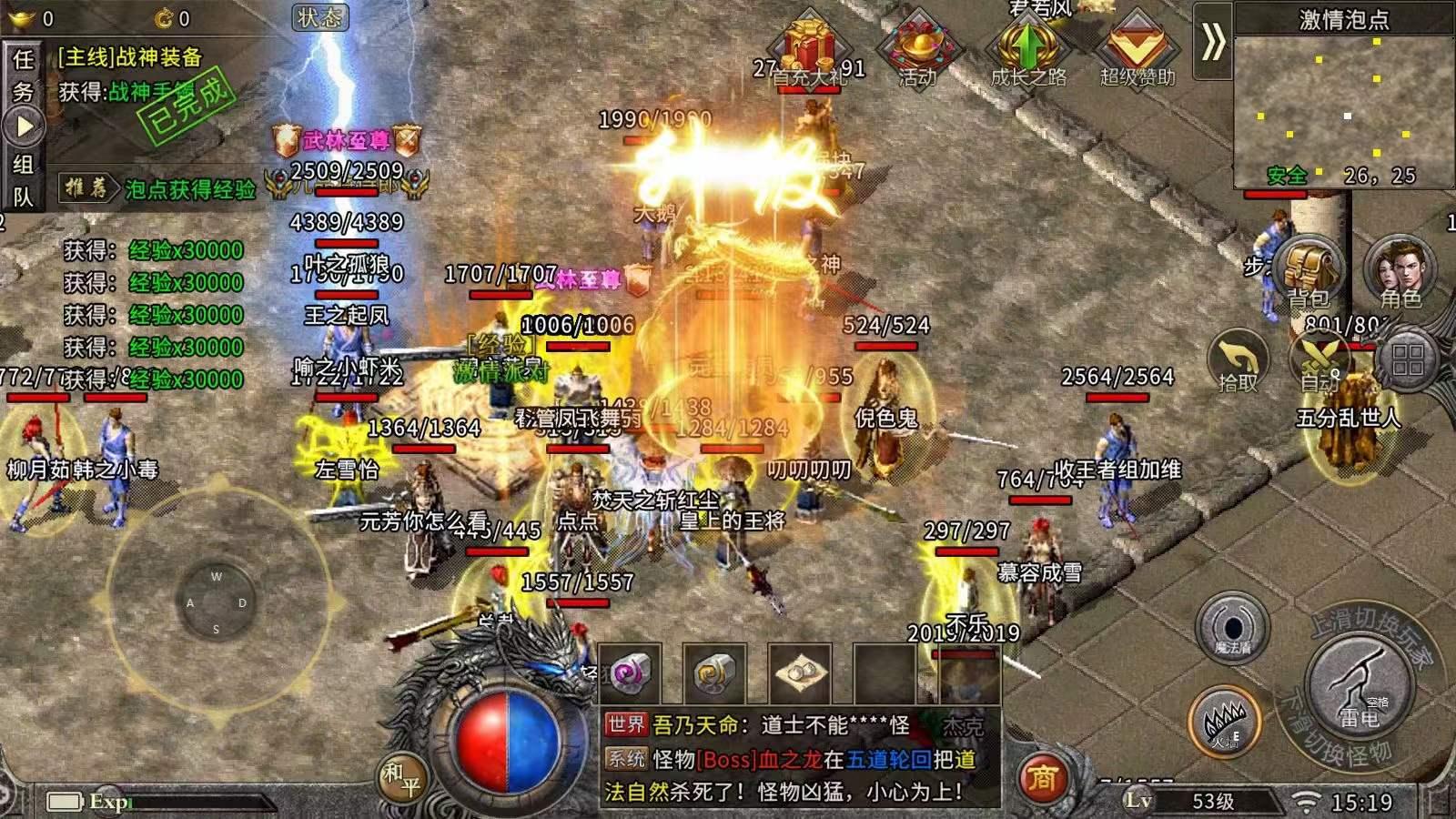Select the parchment item in hotbar
Image resolution: width=1456 pixels, height=819 pixels.
coord(799,674)
